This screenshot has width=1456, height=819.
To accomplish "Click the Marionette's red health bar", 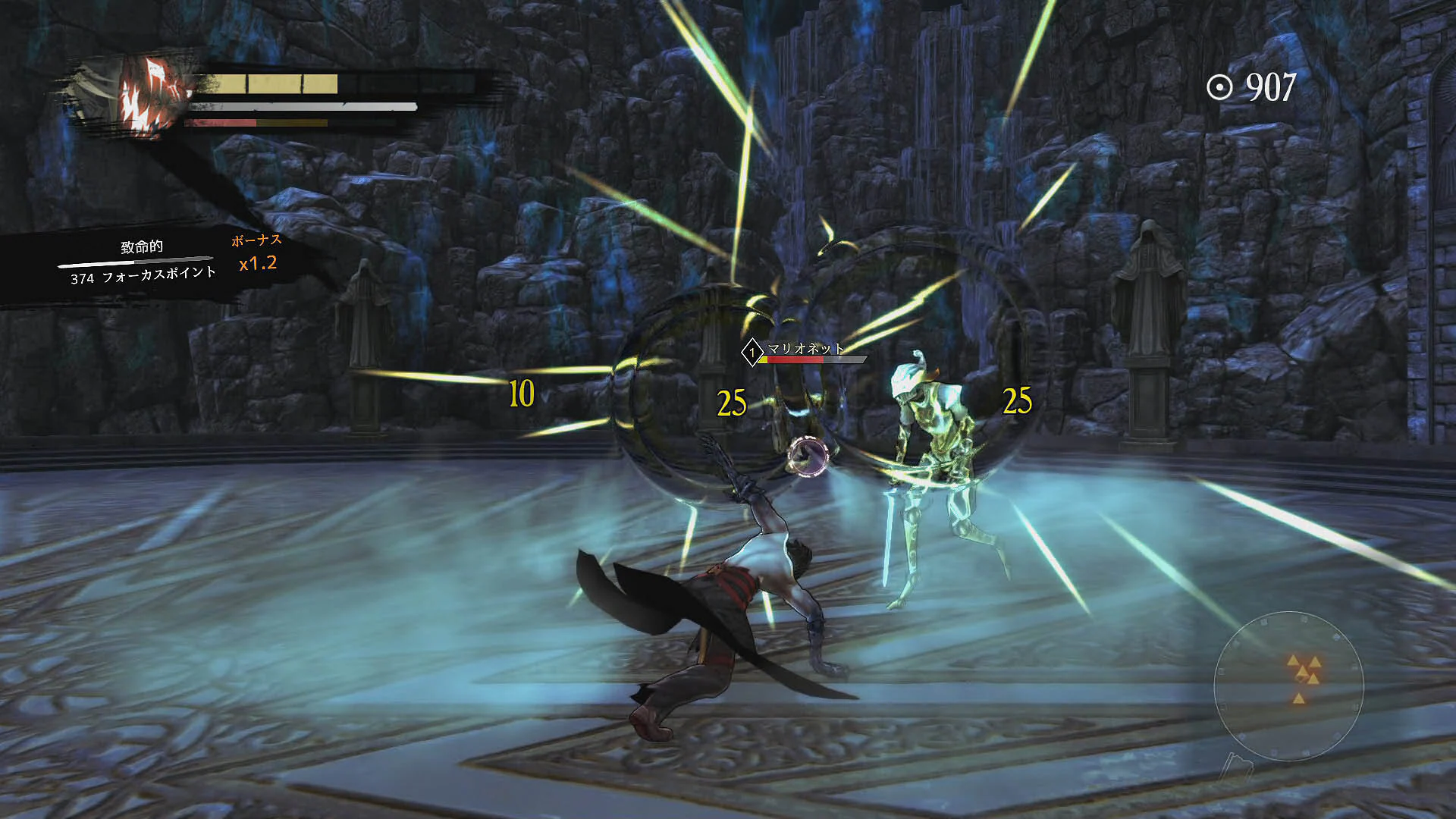I will coord(795,359).
